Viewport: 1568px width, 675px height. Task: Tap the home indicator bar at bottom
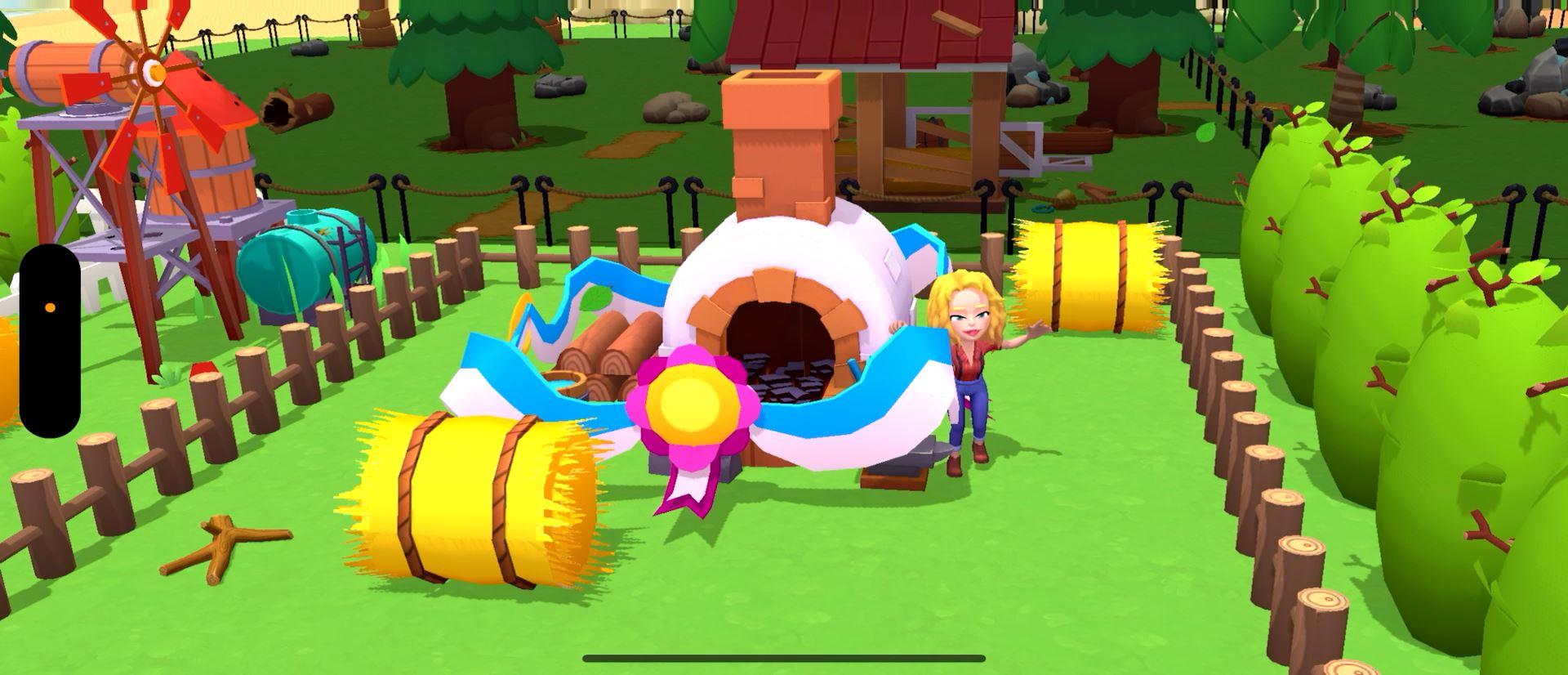click(784, 659)
